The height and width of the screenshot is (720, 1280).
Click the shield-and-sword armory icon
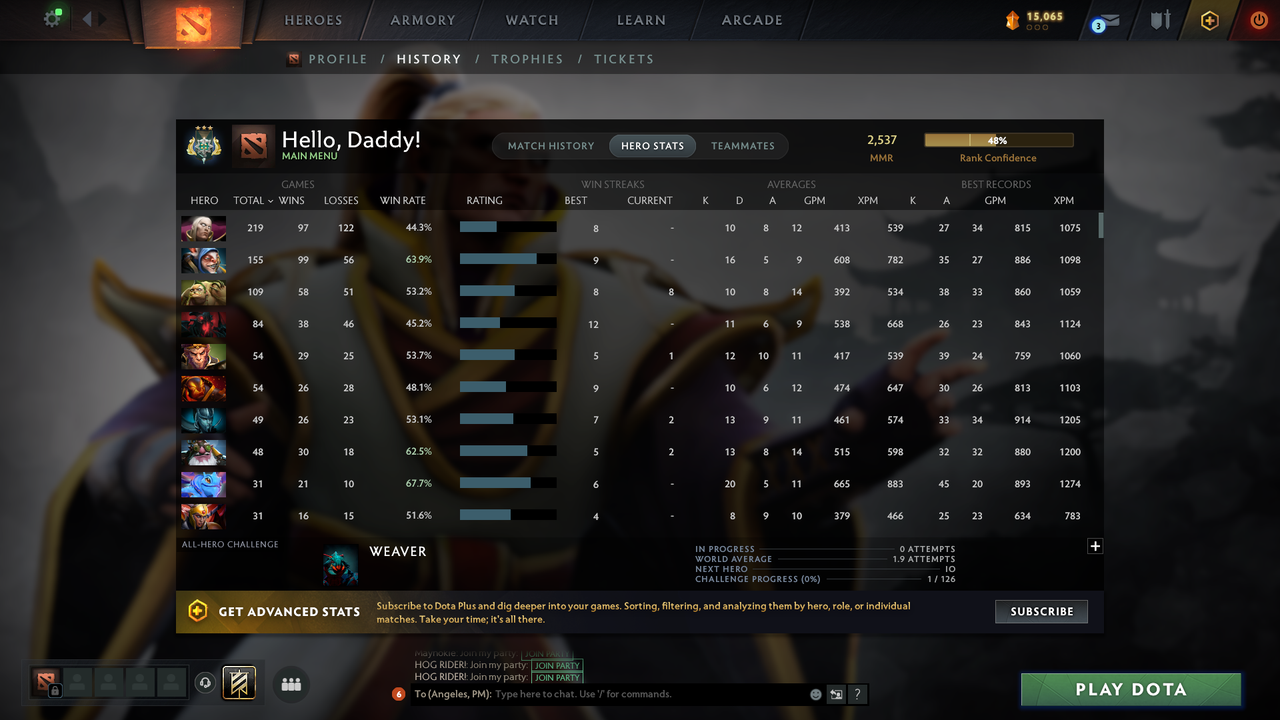[x=1160, y=20]
